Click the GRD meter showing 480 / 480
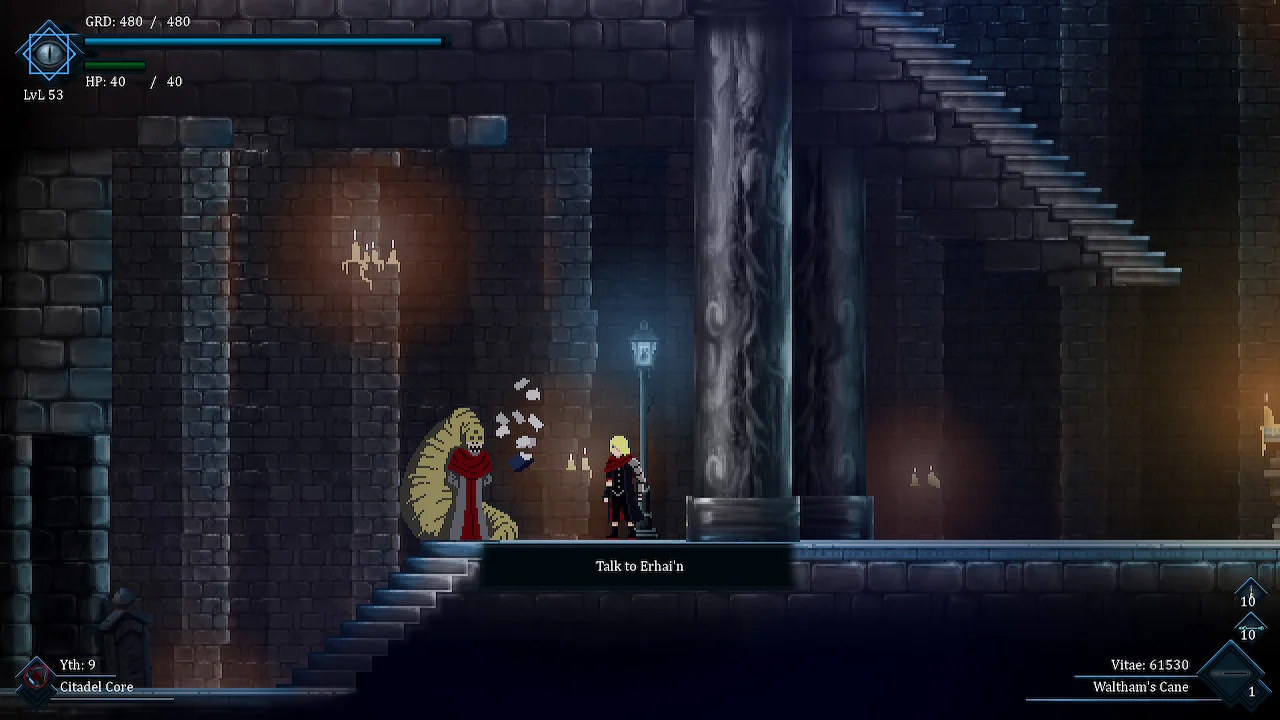 pyautogui.click(x=260, y=41)
